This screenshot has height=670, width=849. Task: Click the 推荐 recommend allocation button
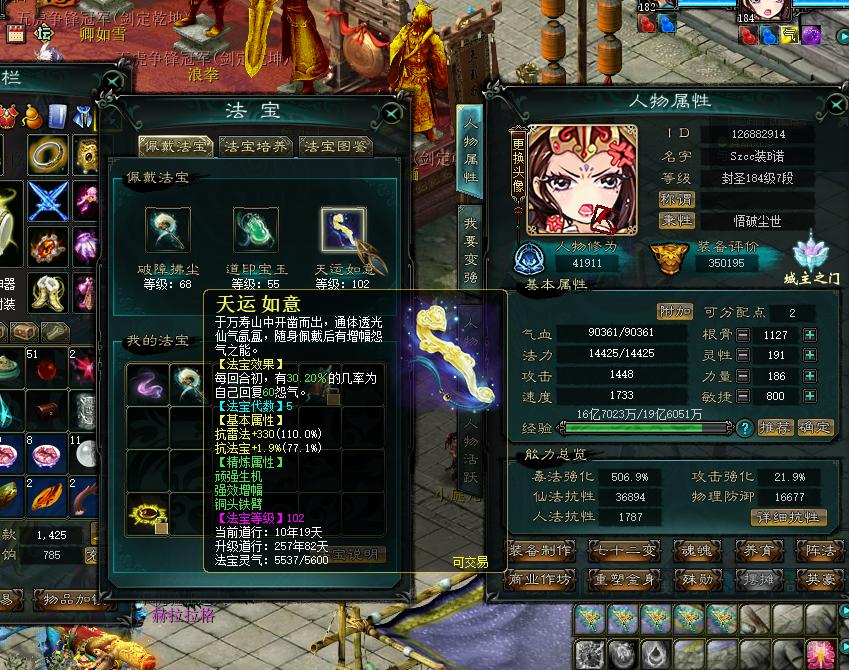(776, 428)
